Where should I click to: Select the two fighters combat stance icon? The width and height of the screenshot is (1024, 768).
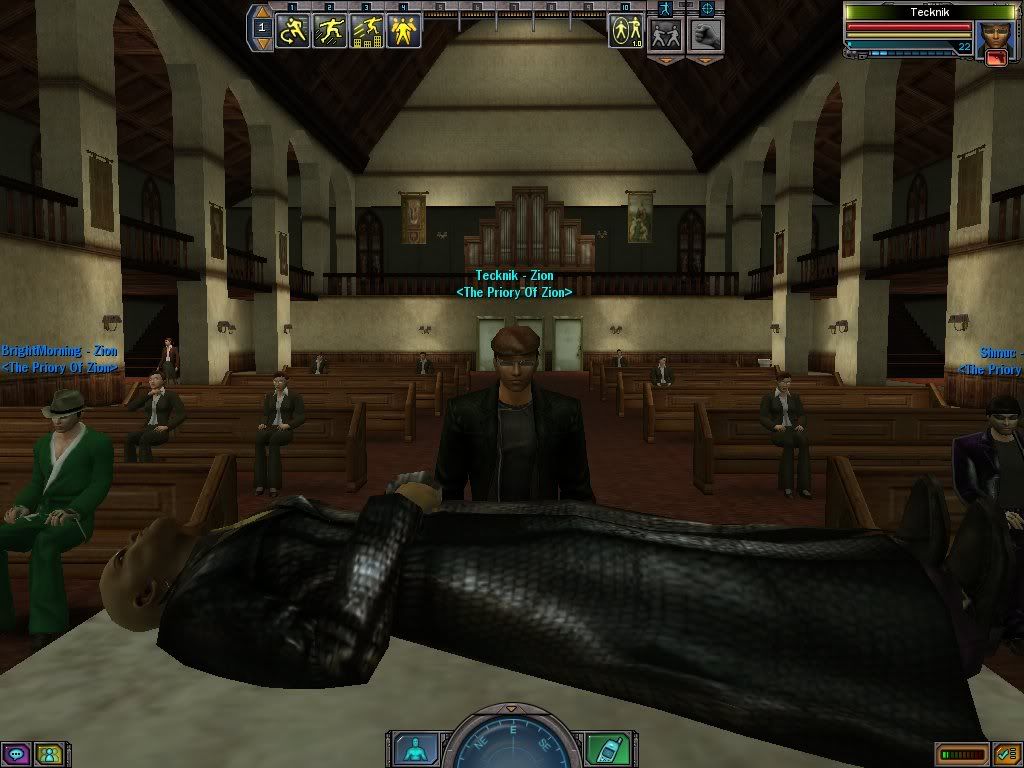(x=665, y=35)
